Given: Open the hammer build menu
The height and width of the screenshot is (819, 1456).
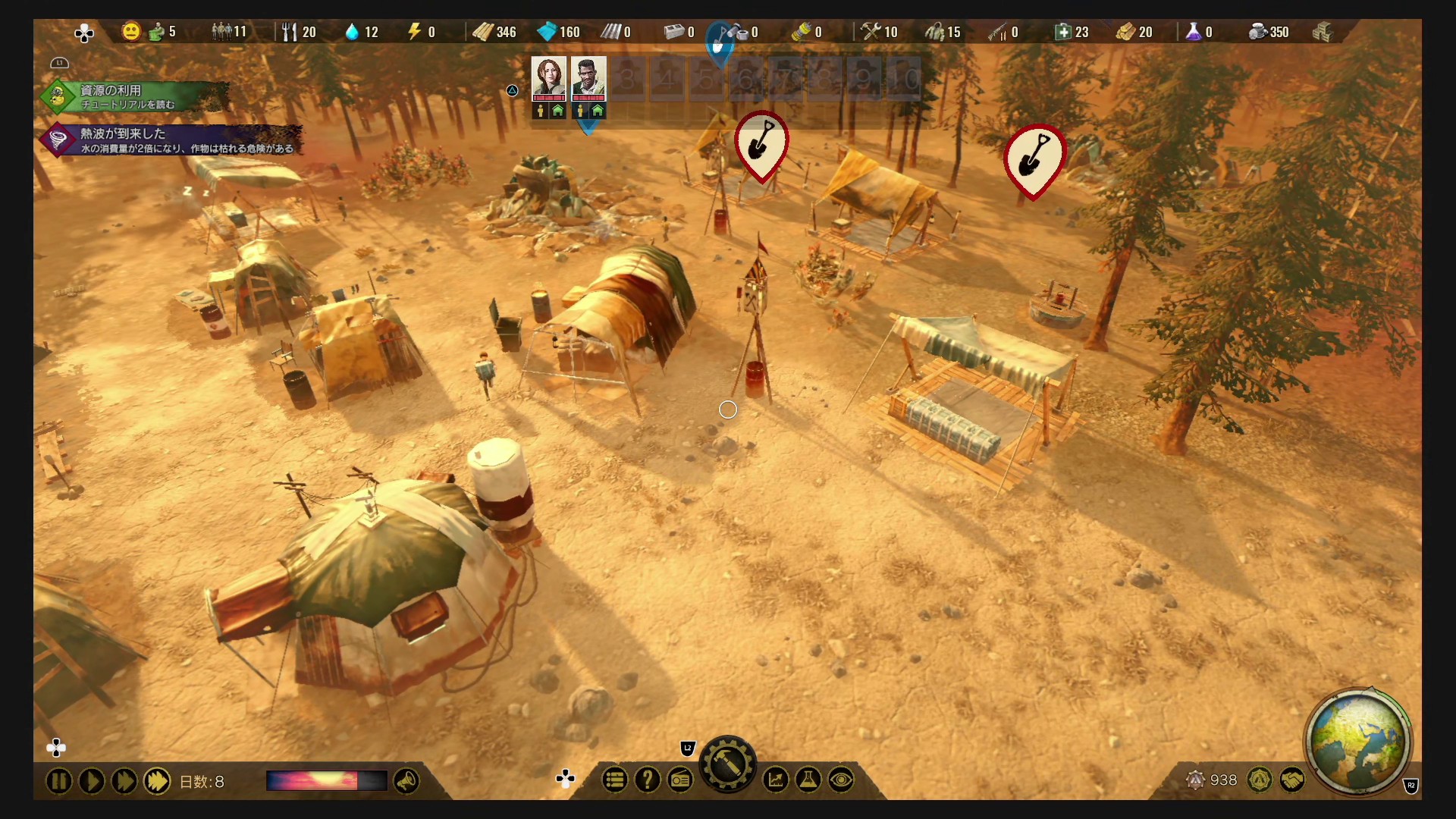Looking at the screenshot, I should pyautogui.click(x=727, y=766).
